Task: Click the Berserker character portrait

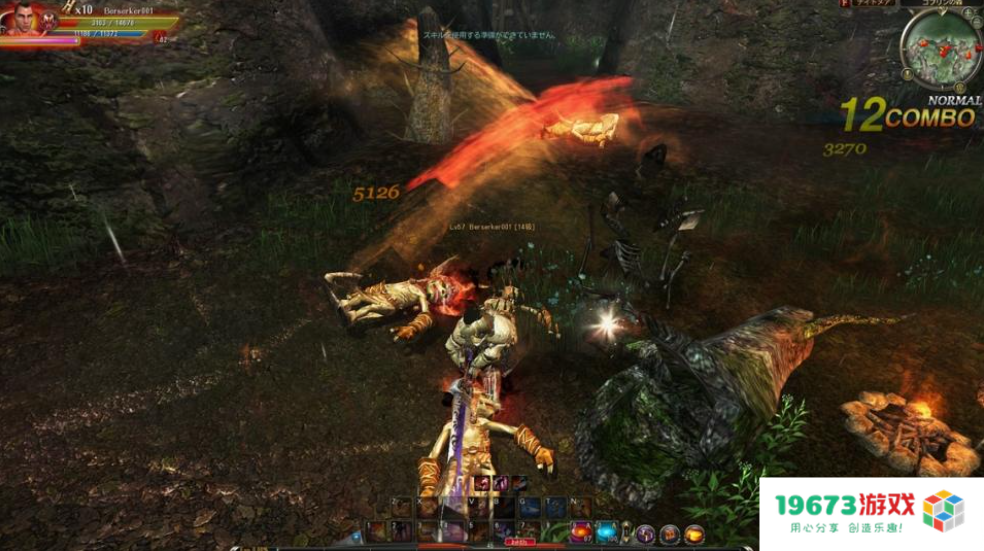Action: click(x=23, y=18)
